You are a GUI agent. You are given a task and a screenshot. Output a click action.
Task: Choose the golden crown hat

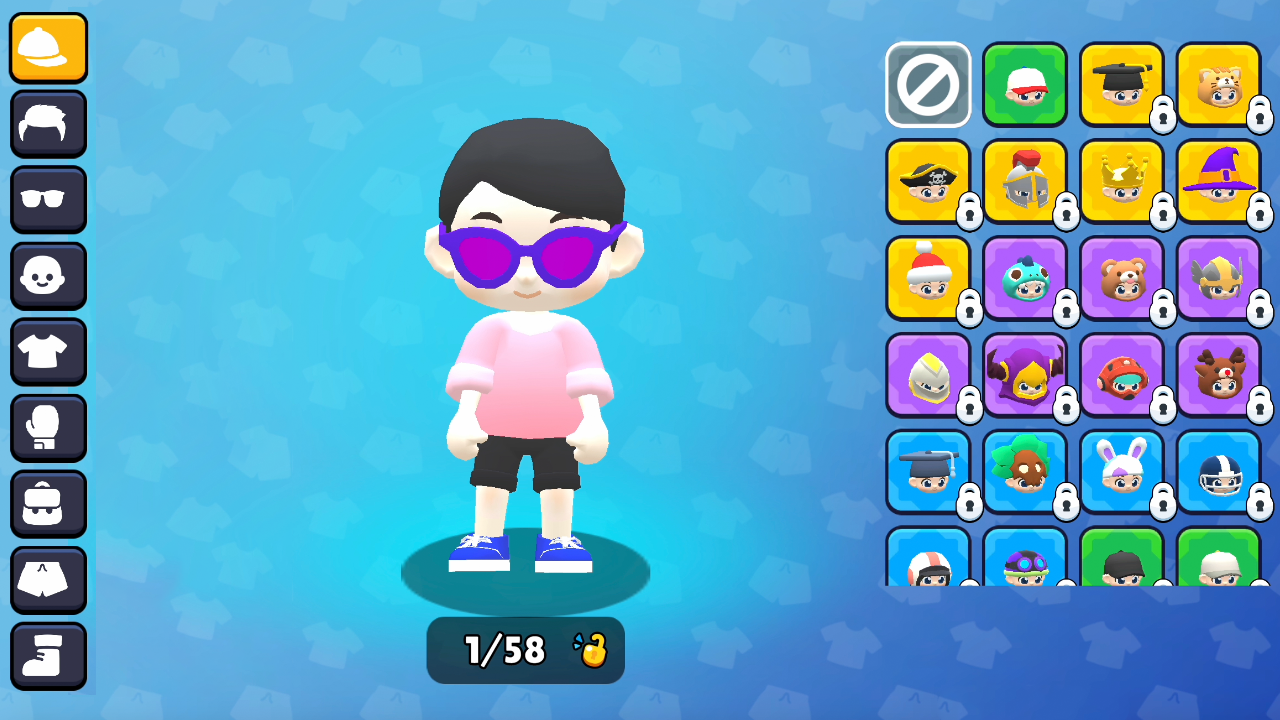(1122, 182)
